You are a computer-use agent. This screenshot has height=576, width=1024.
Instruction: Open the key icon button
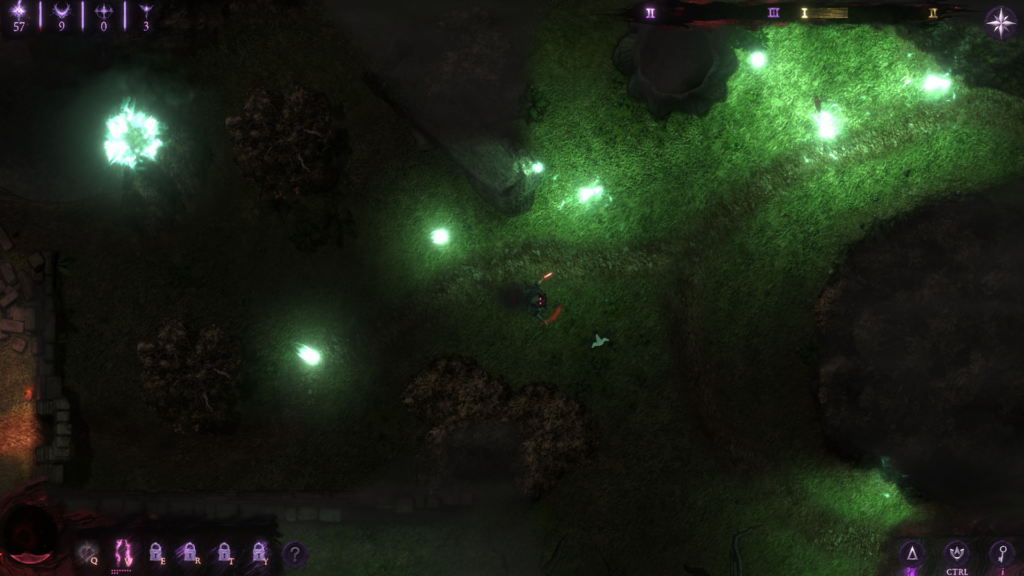coord(1001,553)
